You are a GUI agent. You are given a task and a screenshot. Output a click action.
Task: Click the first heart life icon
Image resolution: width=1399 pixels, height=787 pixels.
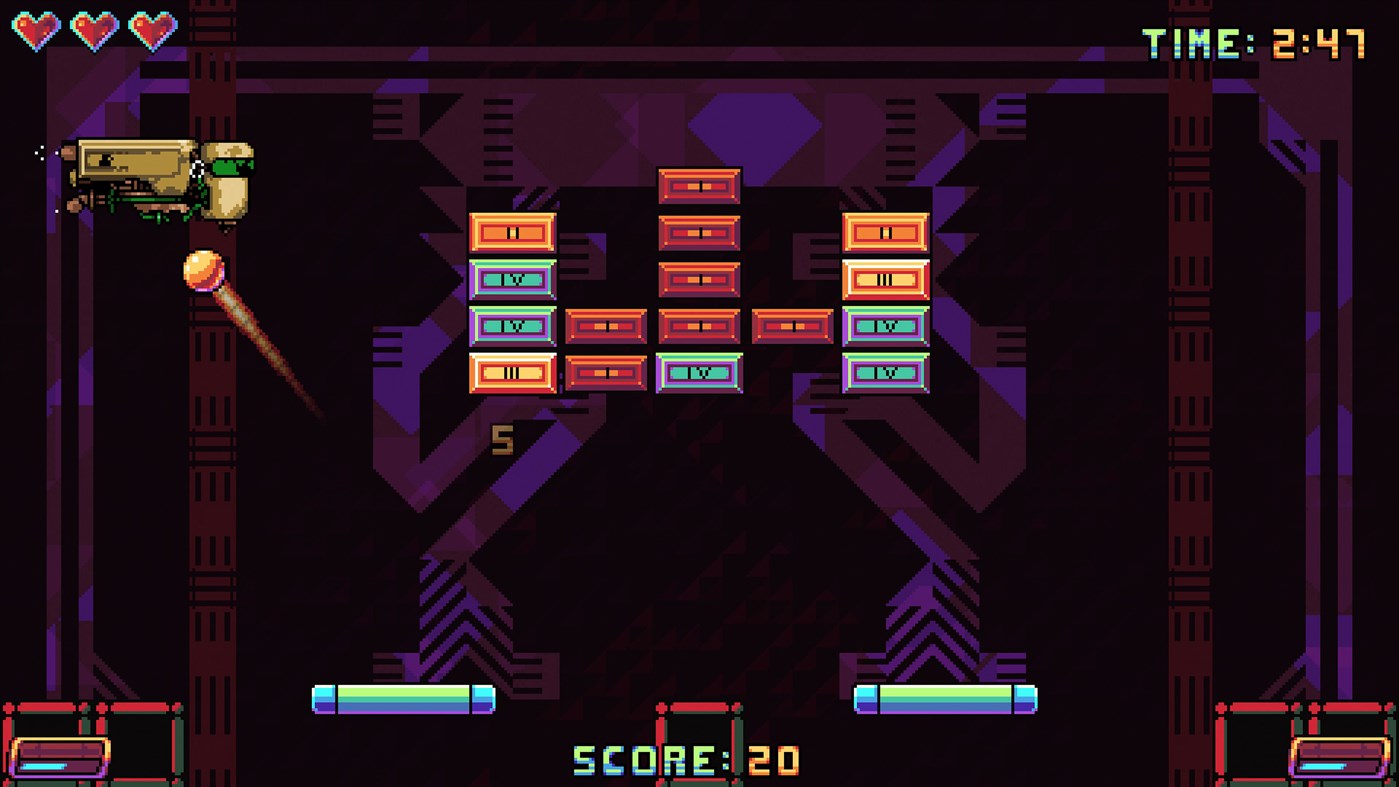click(35, 28)
